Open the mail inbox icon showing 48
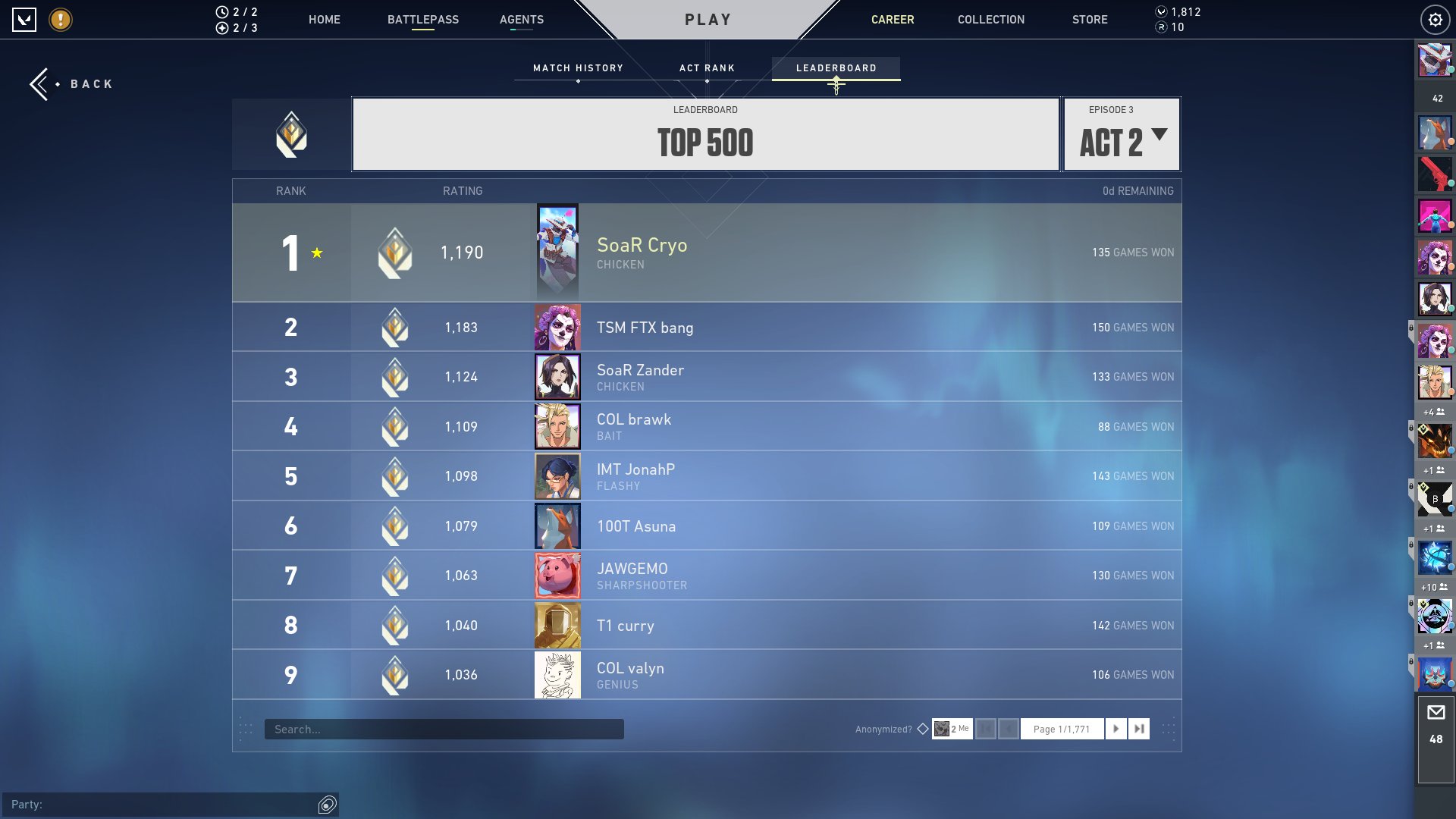 coord(1436,713)
